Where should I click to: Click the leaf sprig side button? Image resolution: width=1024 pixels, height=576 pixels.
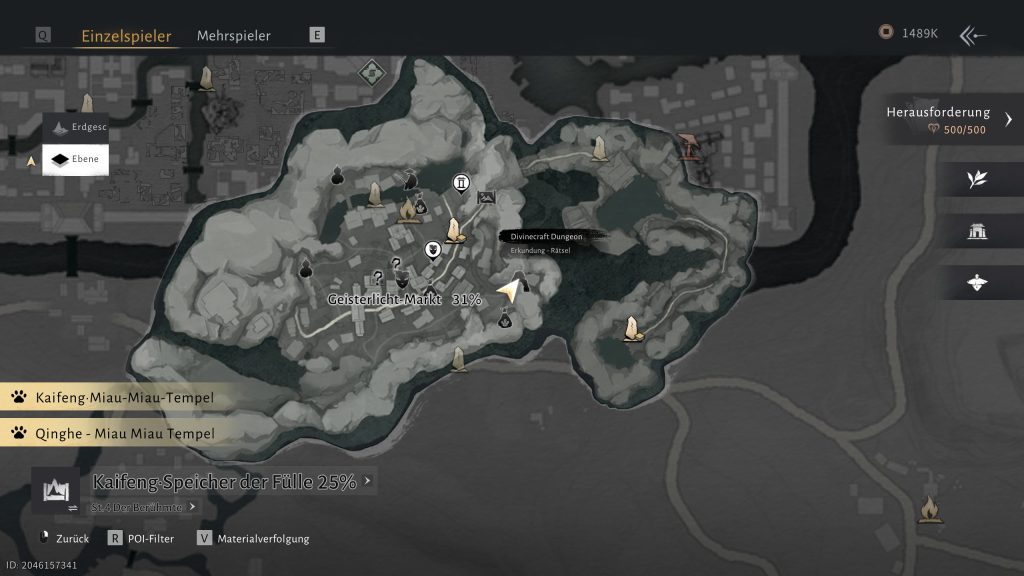(x=977, y=179)
